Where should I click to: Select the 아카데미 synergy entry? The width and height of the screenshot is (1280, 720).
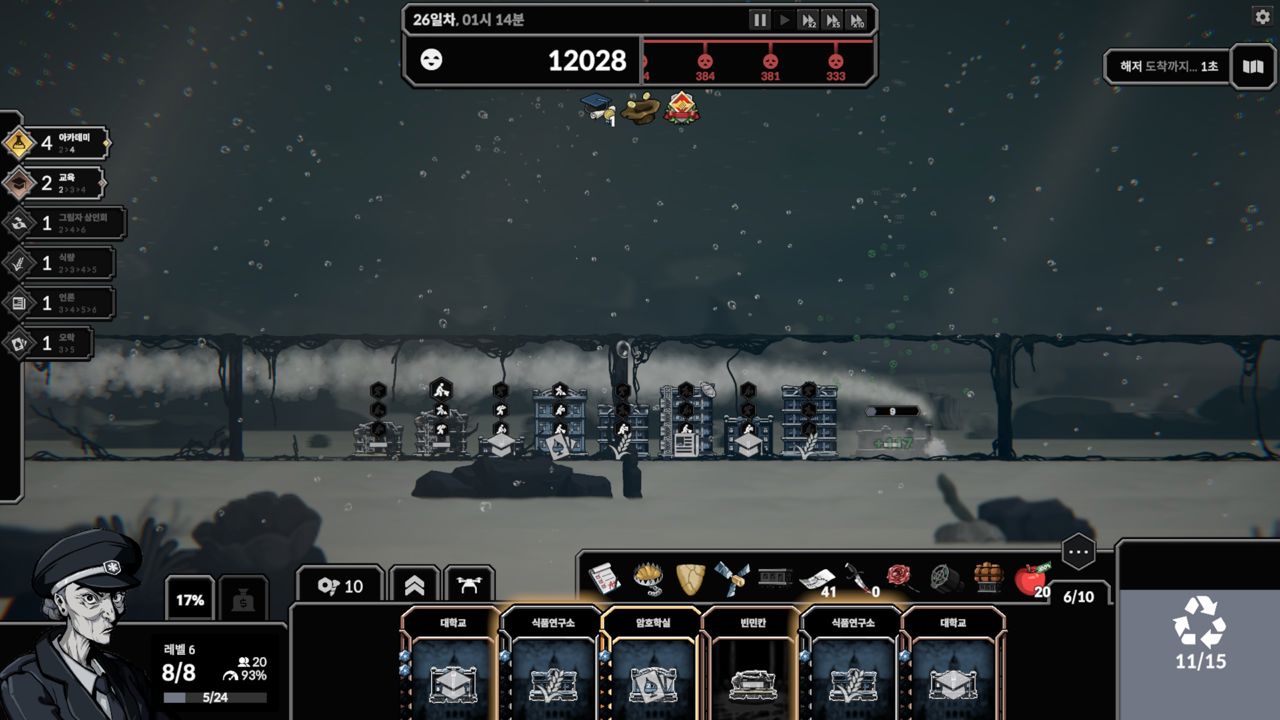click(56, 143)
